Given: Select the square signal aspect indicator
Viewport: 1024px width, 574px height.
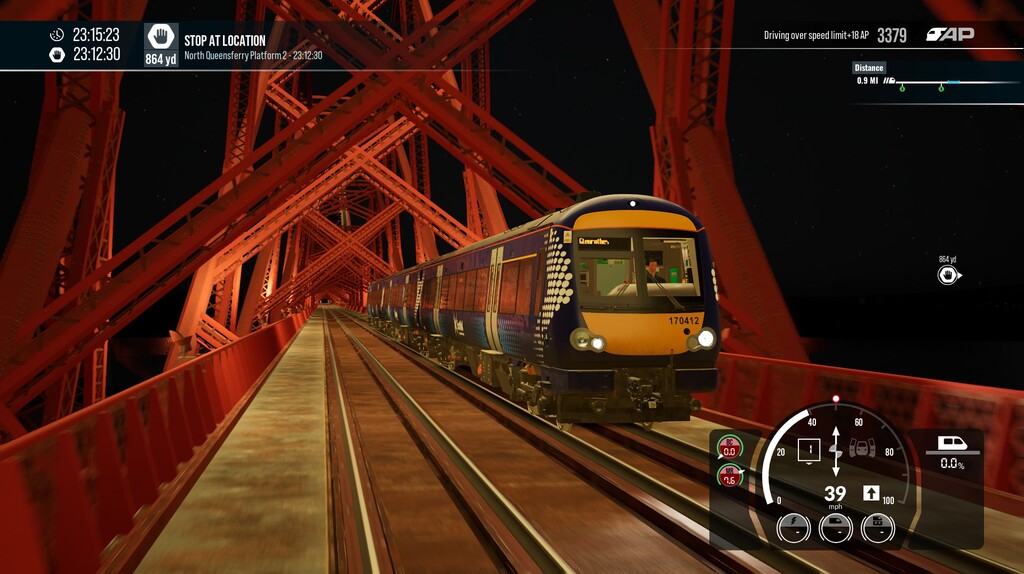Looking at the screenshot, I should [809, 449].
